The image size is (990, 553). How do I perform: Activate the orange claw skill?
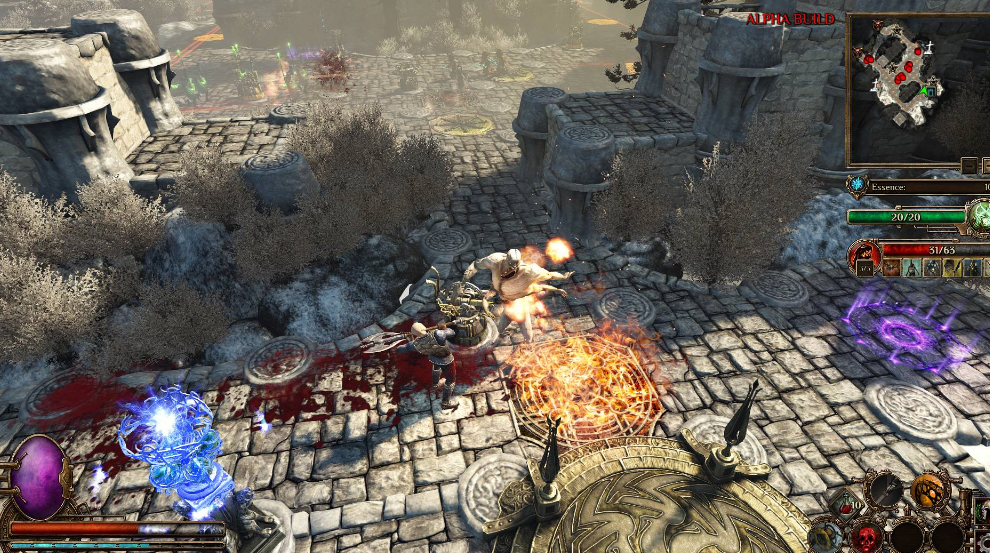coord(930,489)
